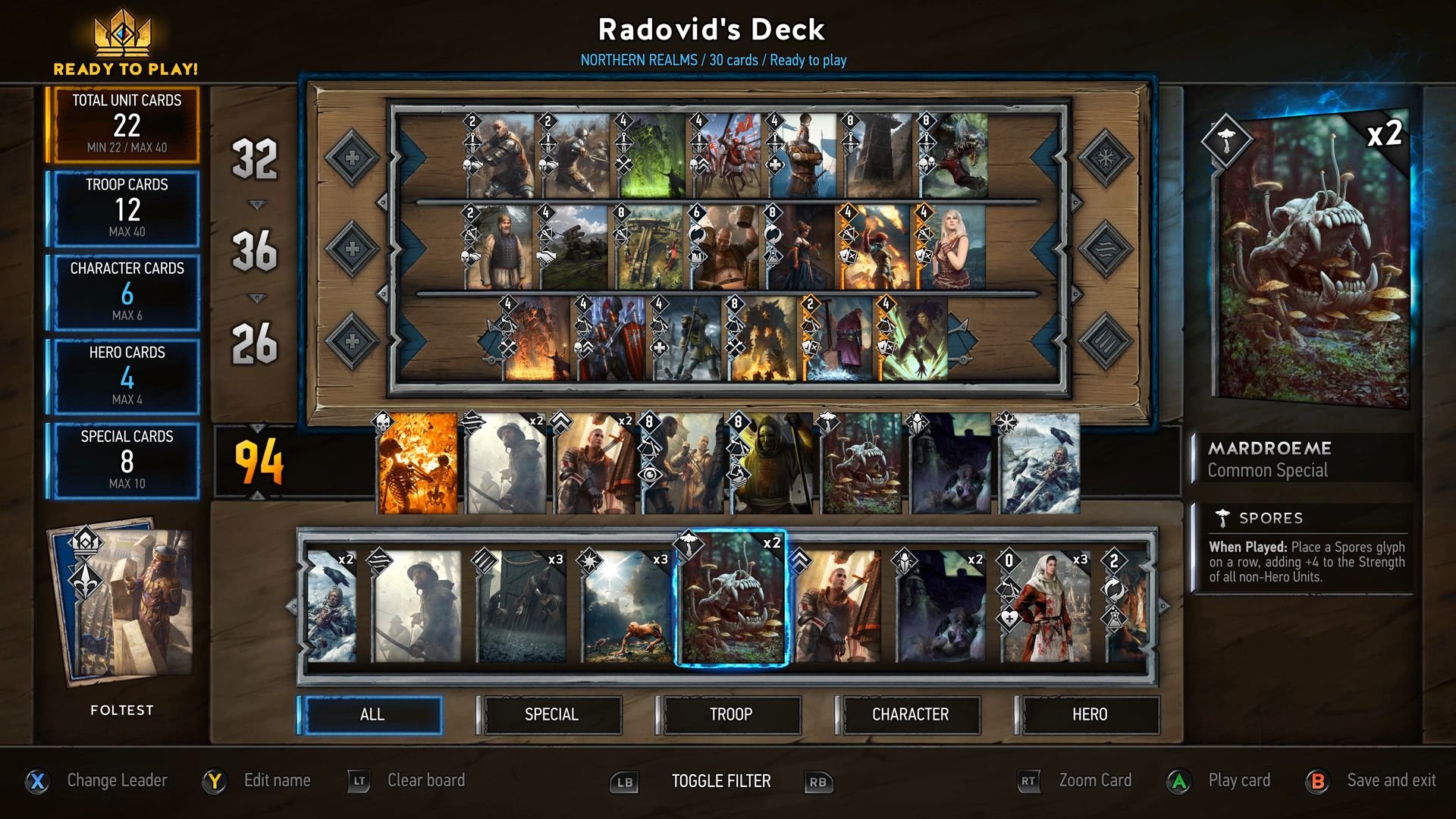Switch to the ALL filter tab
This screenshot has width=1456, height=819.
pos(371,714)
